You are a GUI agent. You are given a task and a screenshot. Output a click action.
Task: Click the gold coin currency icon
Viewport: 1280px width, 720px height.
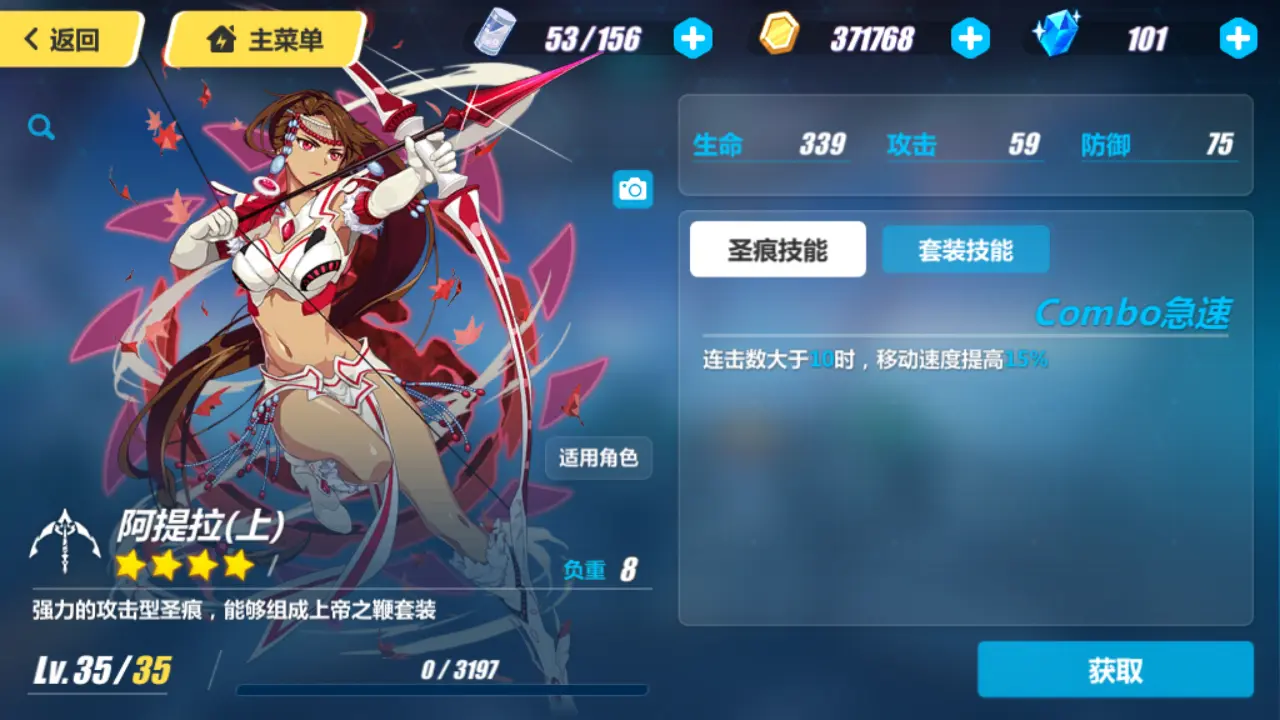coord(778,36)
